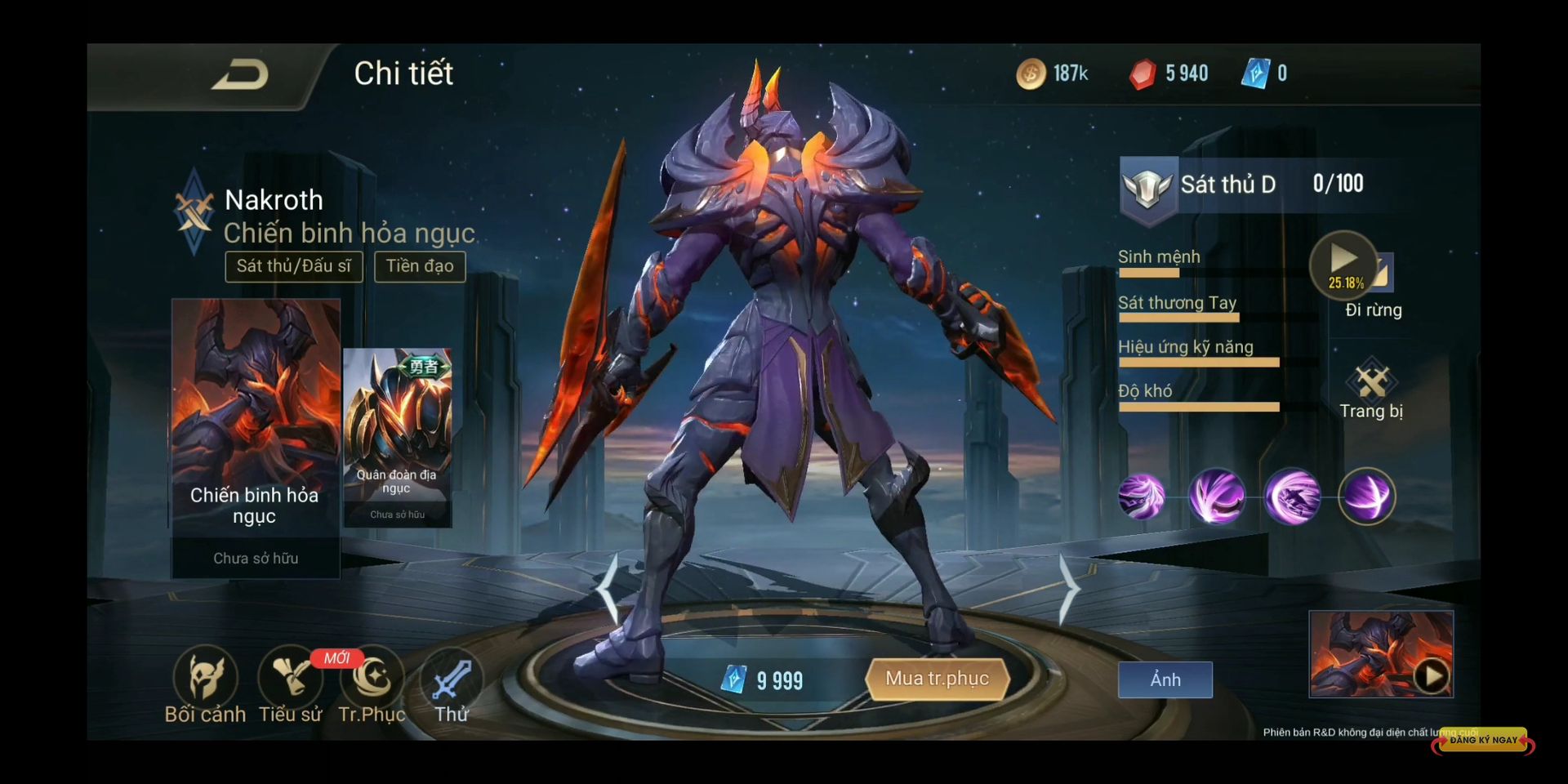Open the Tr.Phục skins tab
This screenshot has width=1568, height=784.
click(372, 684)
